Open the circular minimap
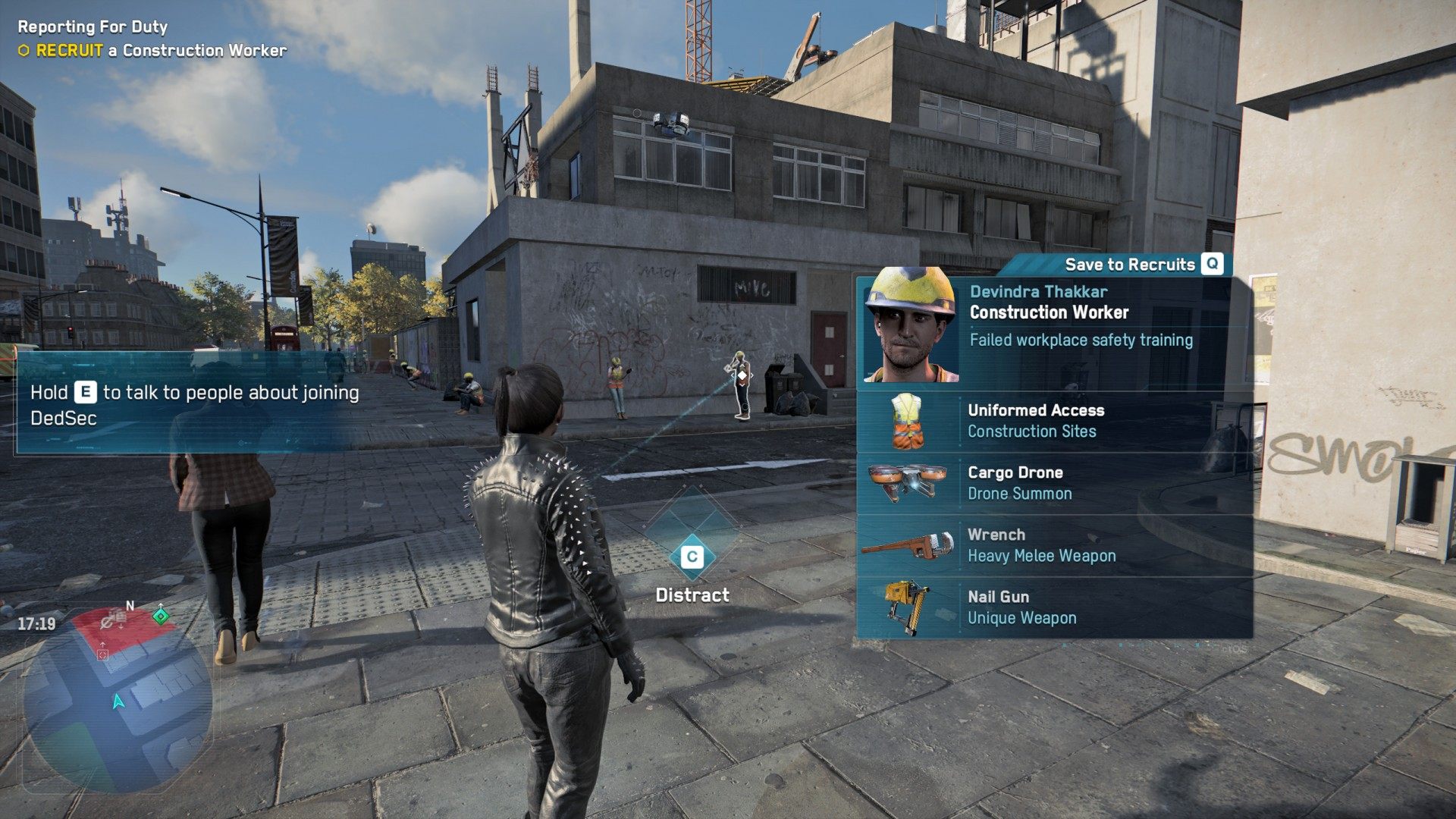This screenshot has height=819, width=1456. point(118,698)
